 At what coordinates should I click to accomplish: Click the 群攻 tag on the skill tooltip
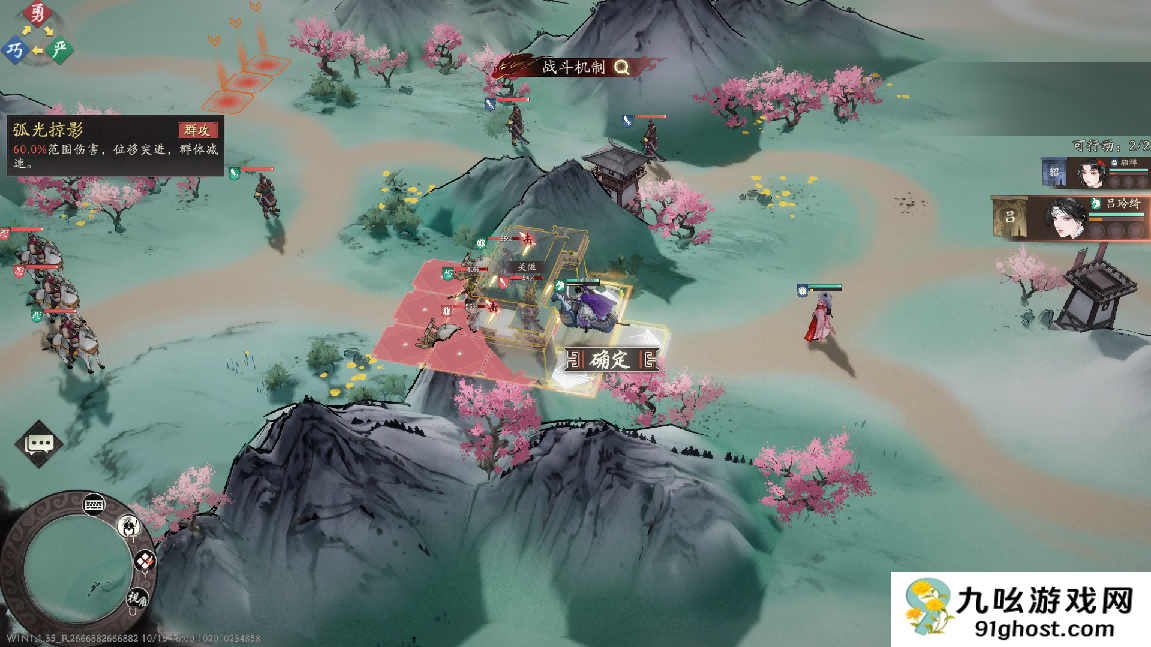(197, 130)
